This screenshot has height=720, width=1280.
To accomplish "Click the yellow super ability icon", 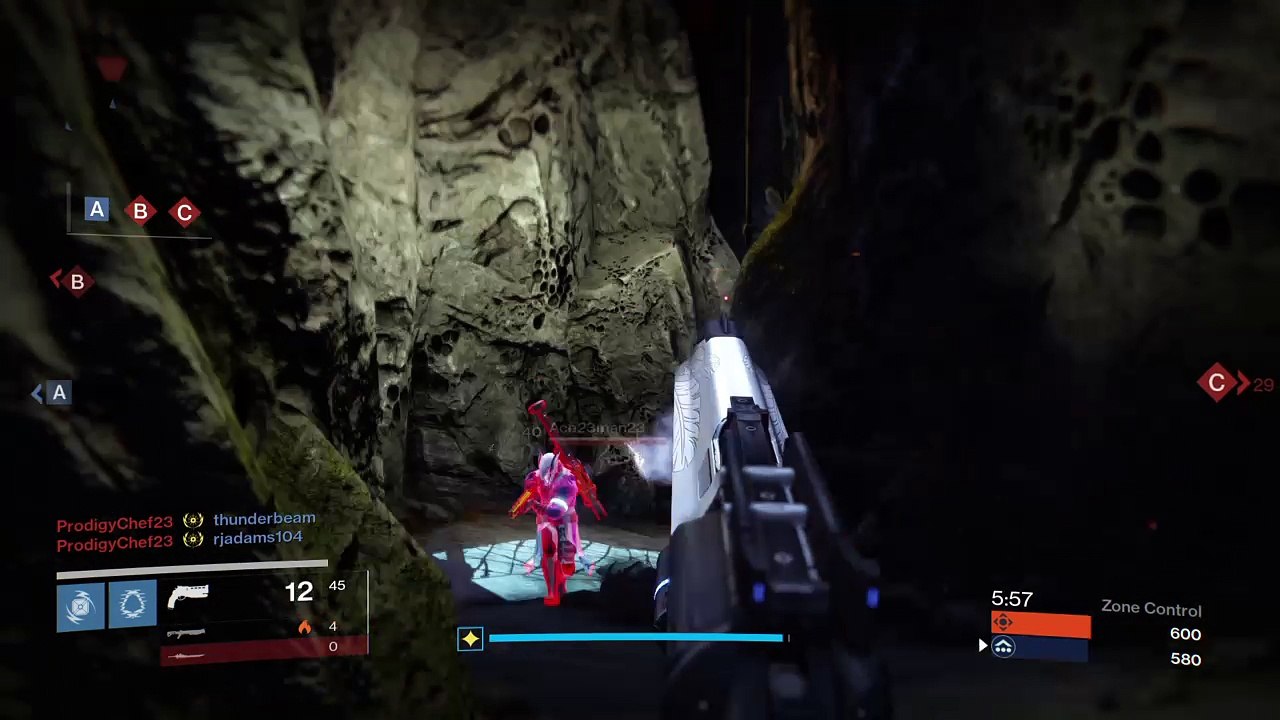I will coord(470,638).
